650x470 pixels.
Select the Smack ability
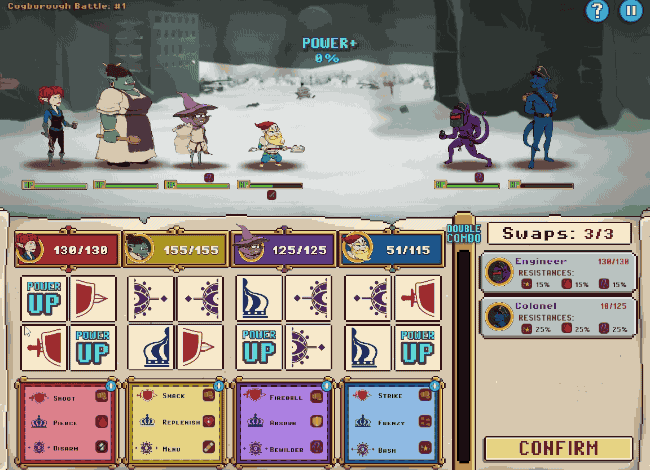click(175, 397)
